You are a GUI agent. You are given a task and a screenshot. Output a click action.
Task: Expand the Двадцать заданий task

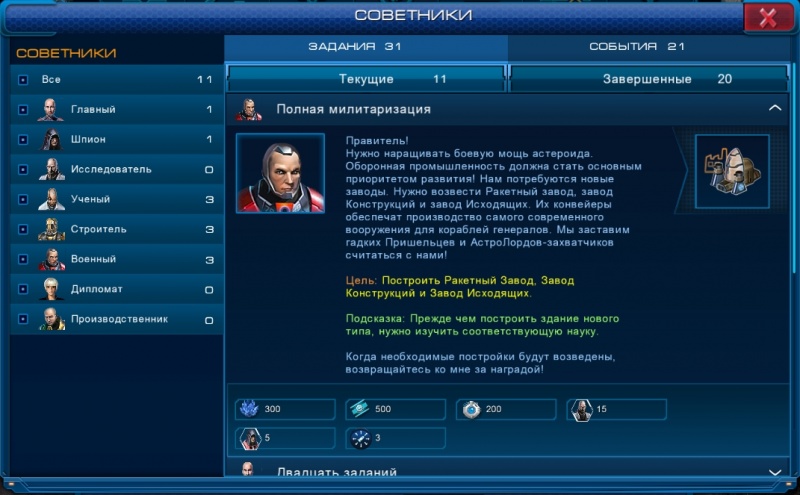pos(774,472)
